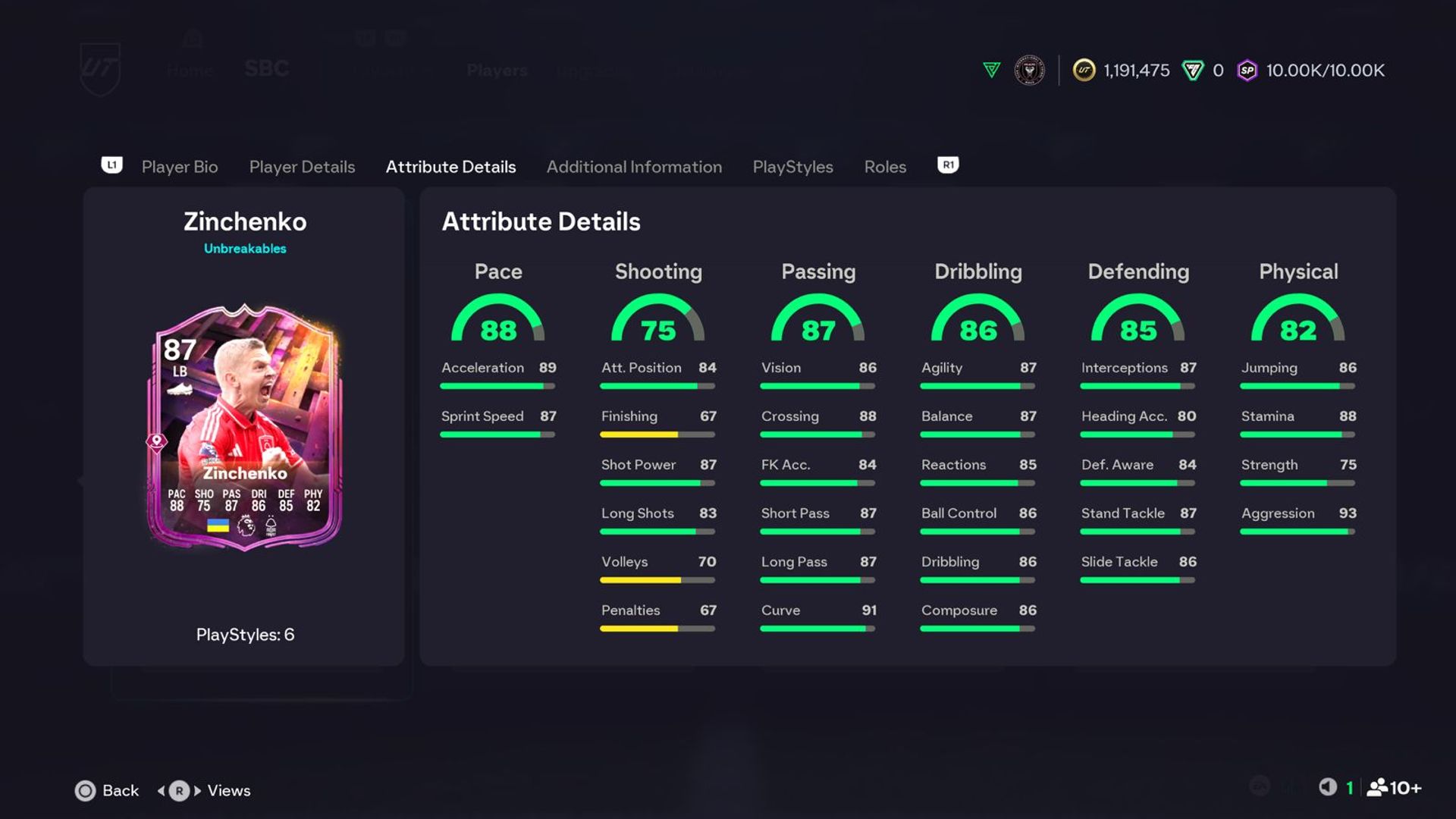This screenshot has width=1456, height=819.
Task: Switch to the PlayStyles tab
Action: click(792, 167)
